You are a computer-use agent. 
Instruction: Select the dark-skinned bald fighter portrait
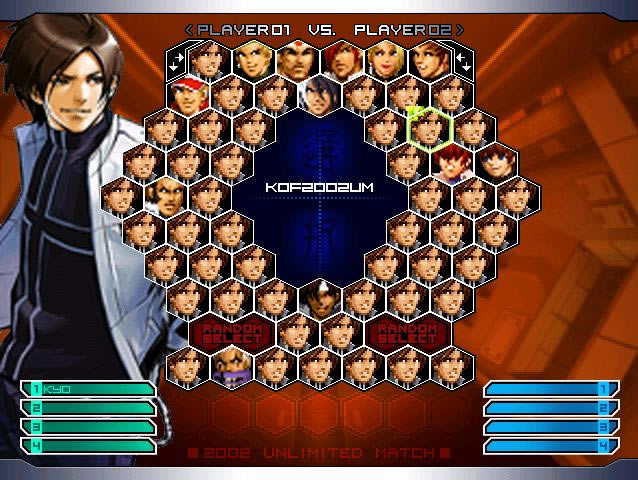[x=165, y=195]
